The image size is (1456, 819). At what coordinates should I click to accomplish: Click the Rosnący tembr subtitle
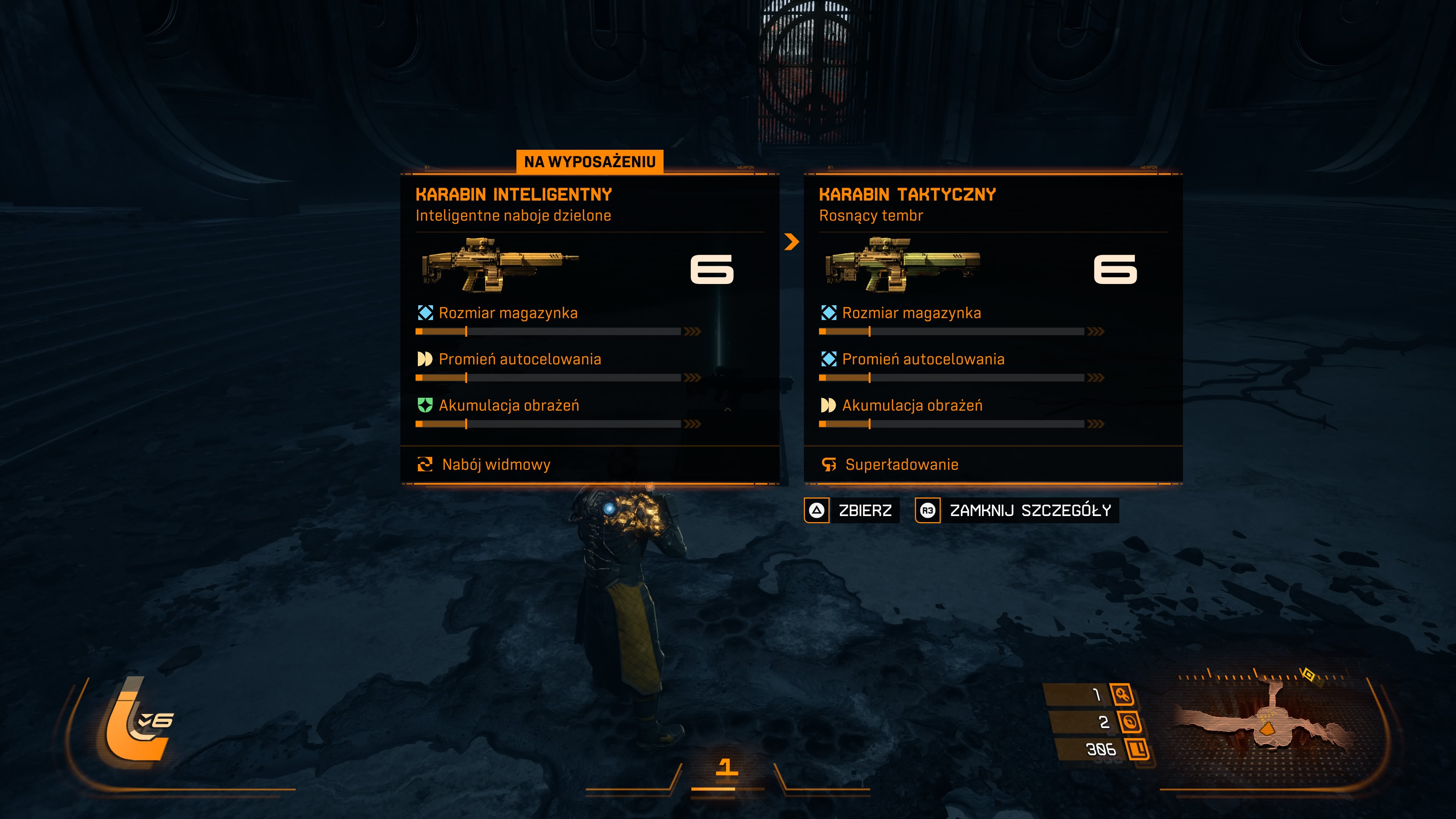tap(871, 215)
